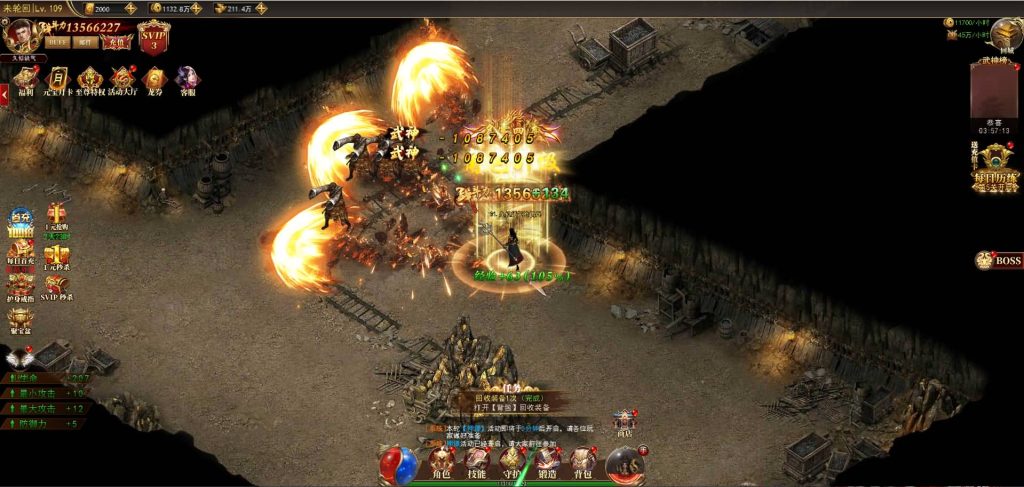Screen dimensions: 1024x487
Task: Open the 商店 shop icon
Action: coord(625,423)
